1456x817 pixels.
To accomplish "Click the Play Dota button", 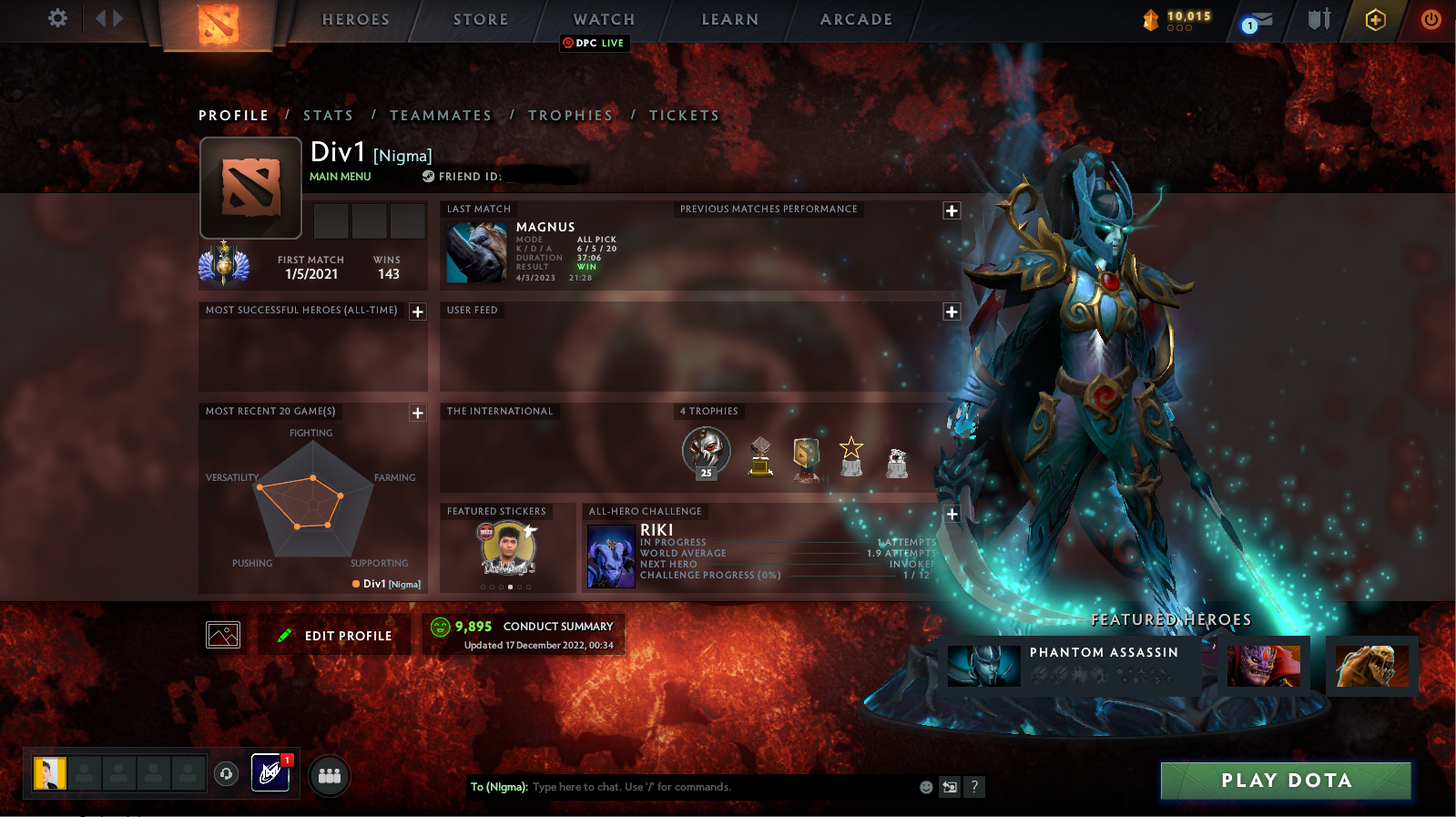I will tap(1285, 781).
